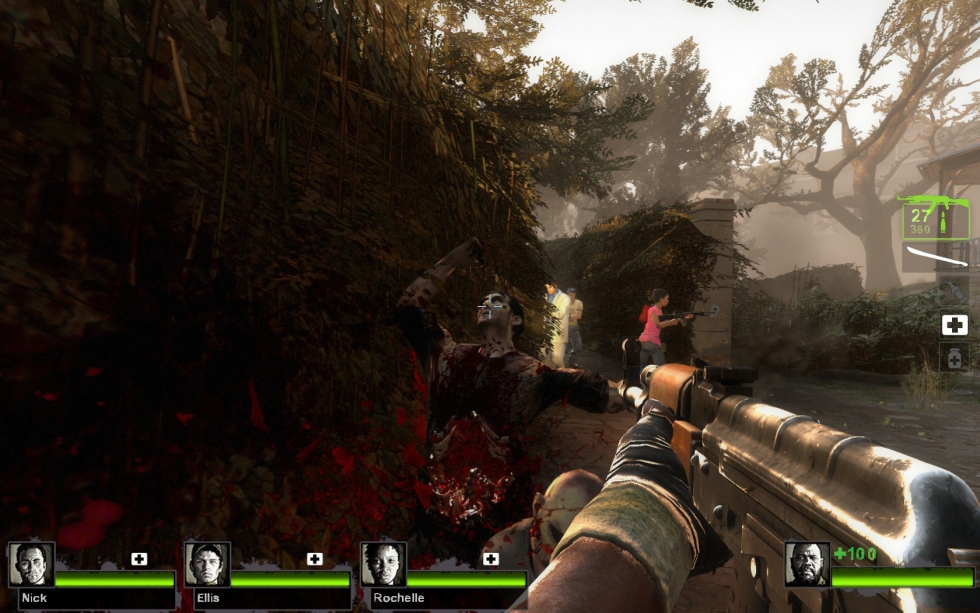
Task: Click Nick's teammate portrait
Action: click(31, 565)
